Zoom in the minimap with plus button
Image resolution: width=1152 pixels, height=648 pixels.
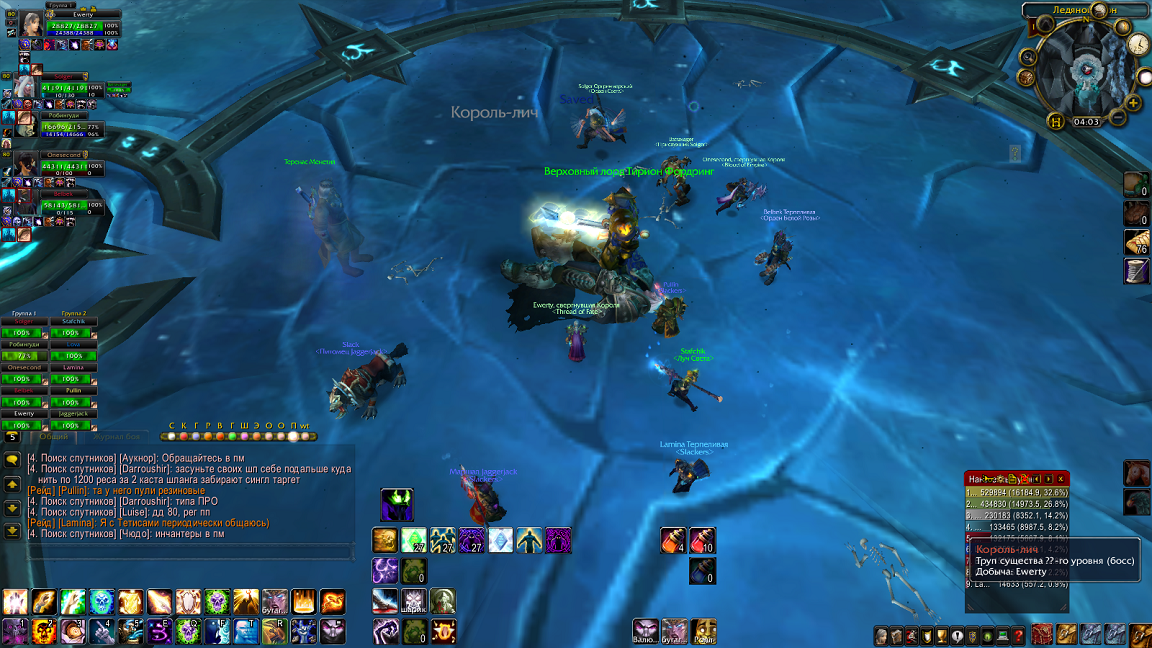[x=1133, y=102]
